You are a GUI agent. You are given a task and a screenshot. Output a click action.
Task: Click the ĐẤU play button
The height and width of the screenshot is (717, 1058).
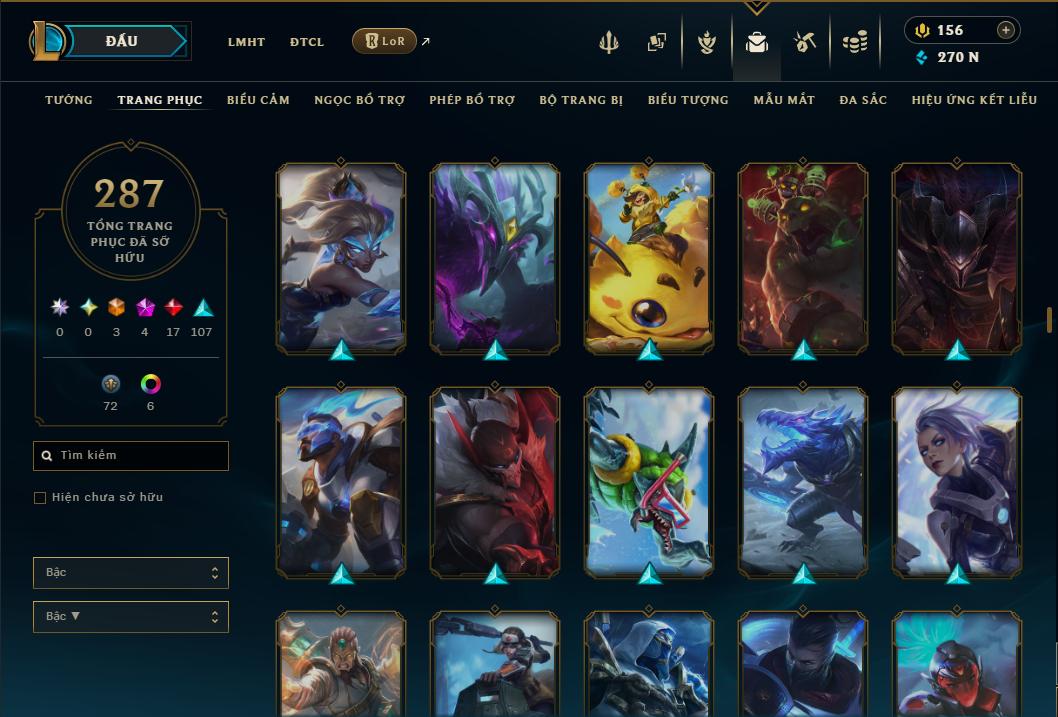(122, 41)
